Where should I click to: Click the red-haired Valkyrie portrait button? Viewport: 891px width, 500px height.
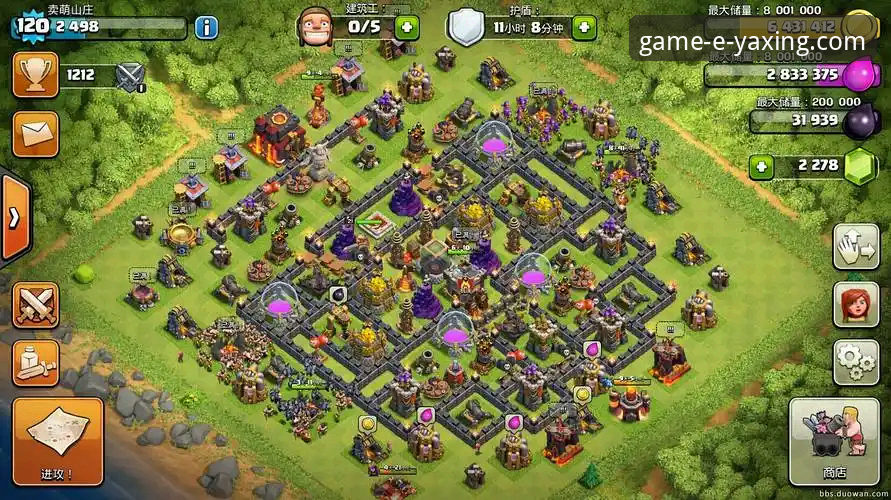point(855,304)
